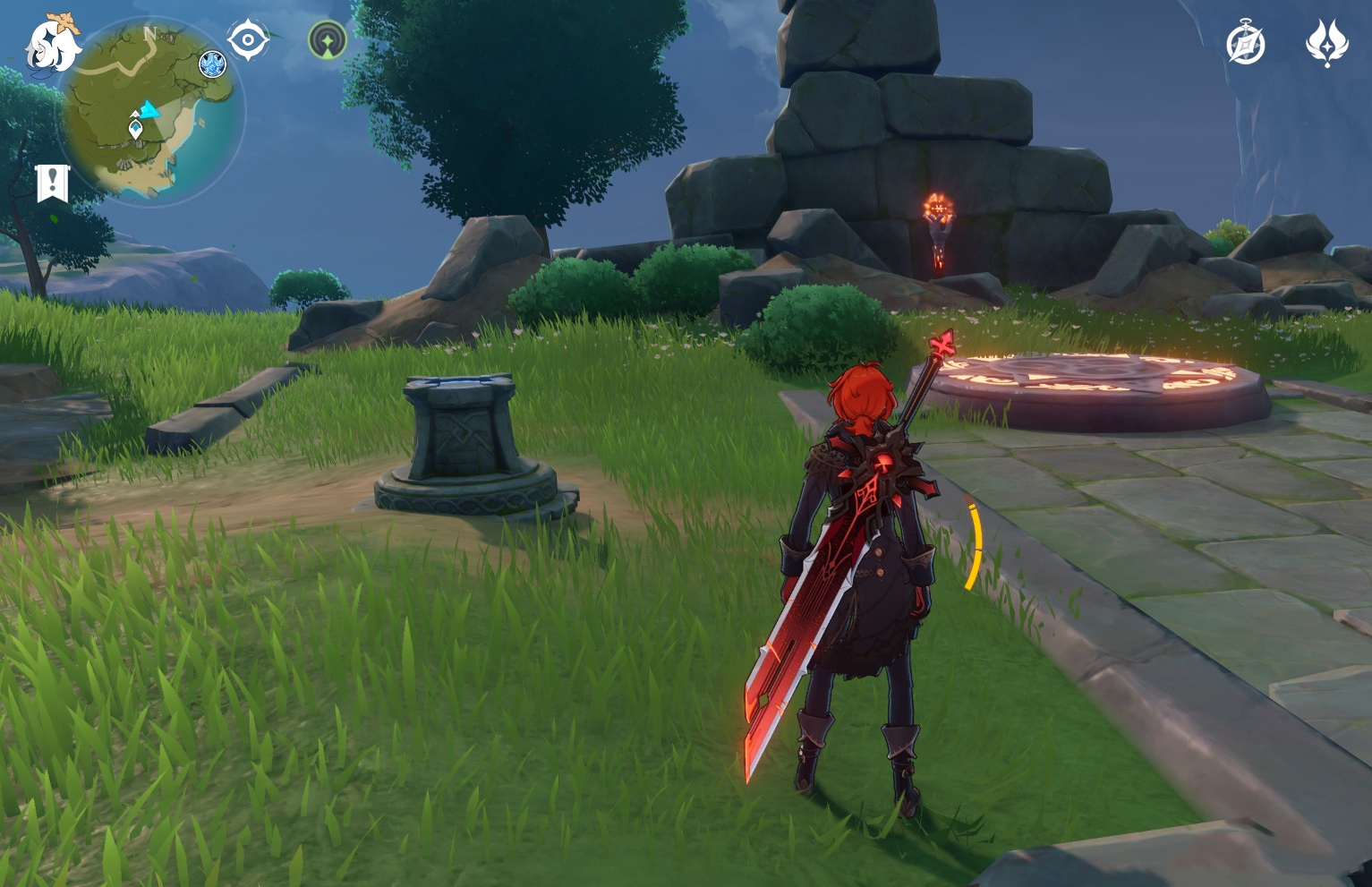Open the map via the minimap

coord(150,112)
